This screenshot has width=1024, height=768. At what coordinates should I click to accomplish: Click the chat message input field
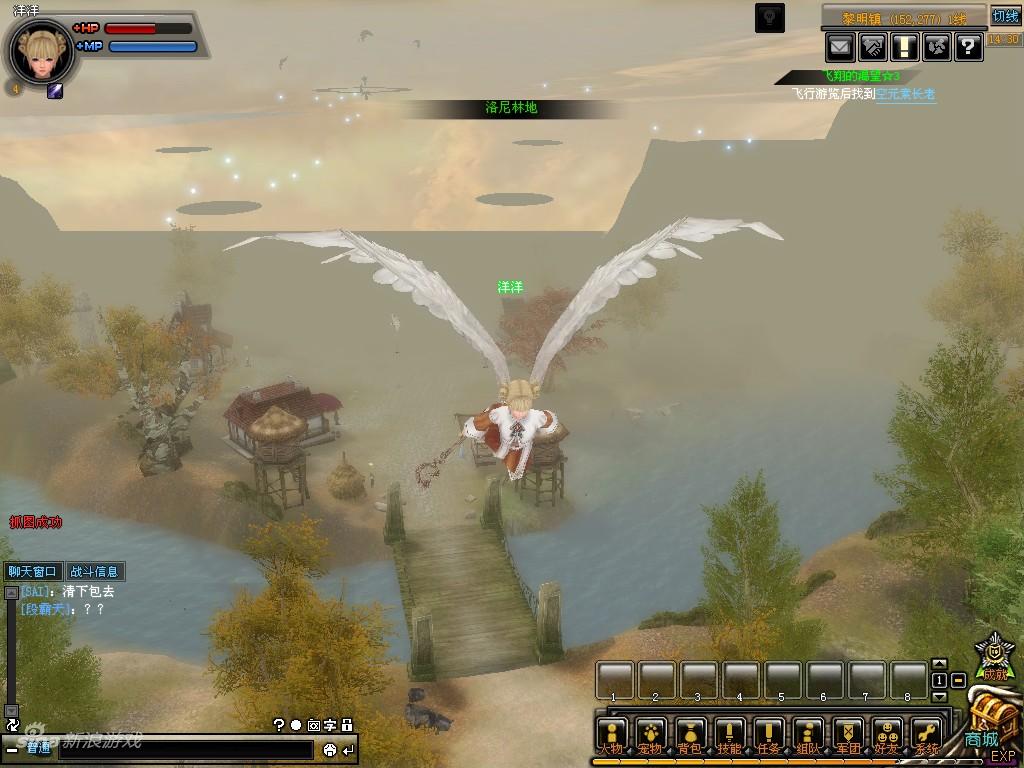coord(185,749)
